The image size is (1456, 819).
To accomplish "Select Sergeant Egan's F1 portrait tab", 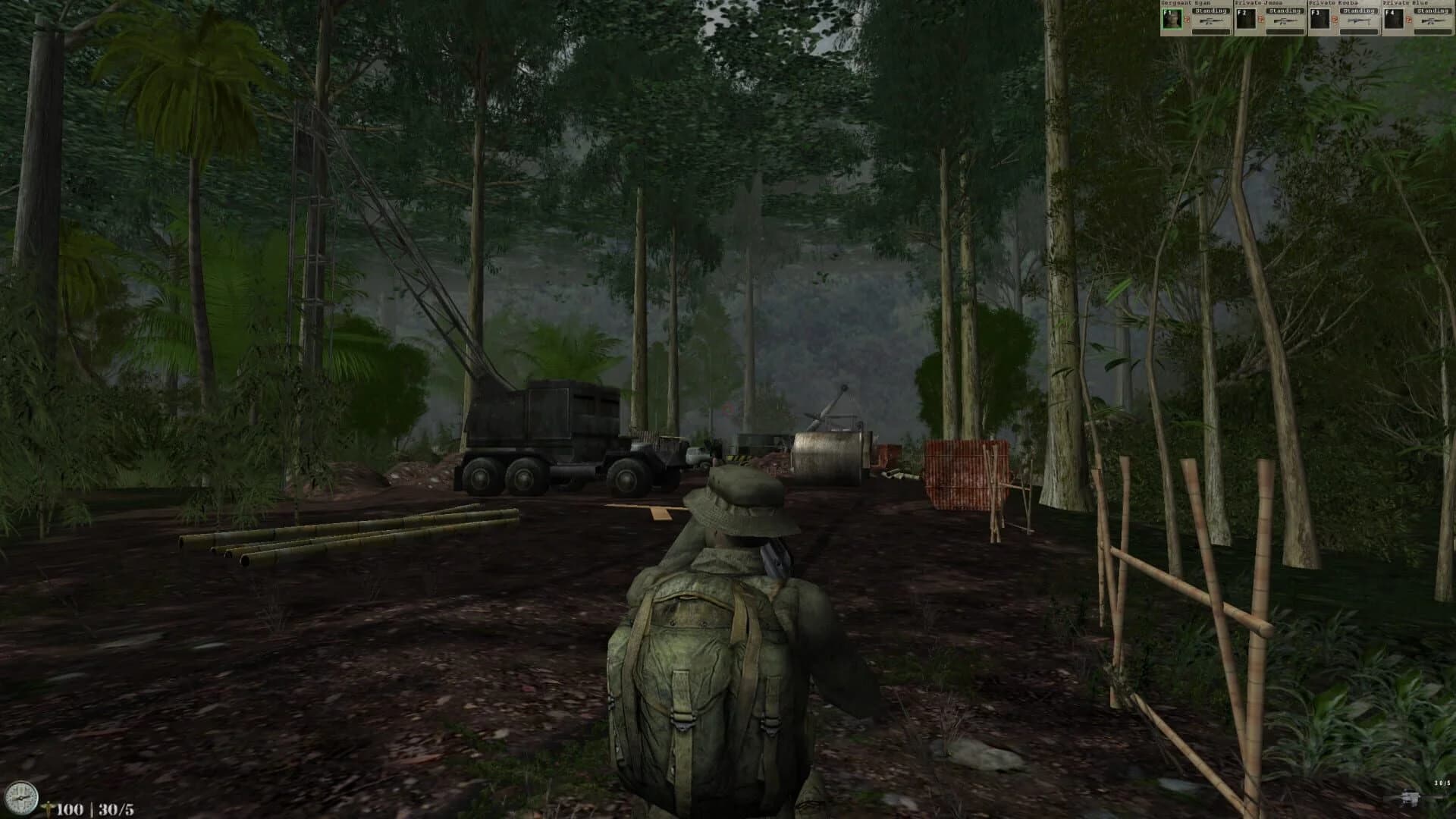I will [1172, 19].
